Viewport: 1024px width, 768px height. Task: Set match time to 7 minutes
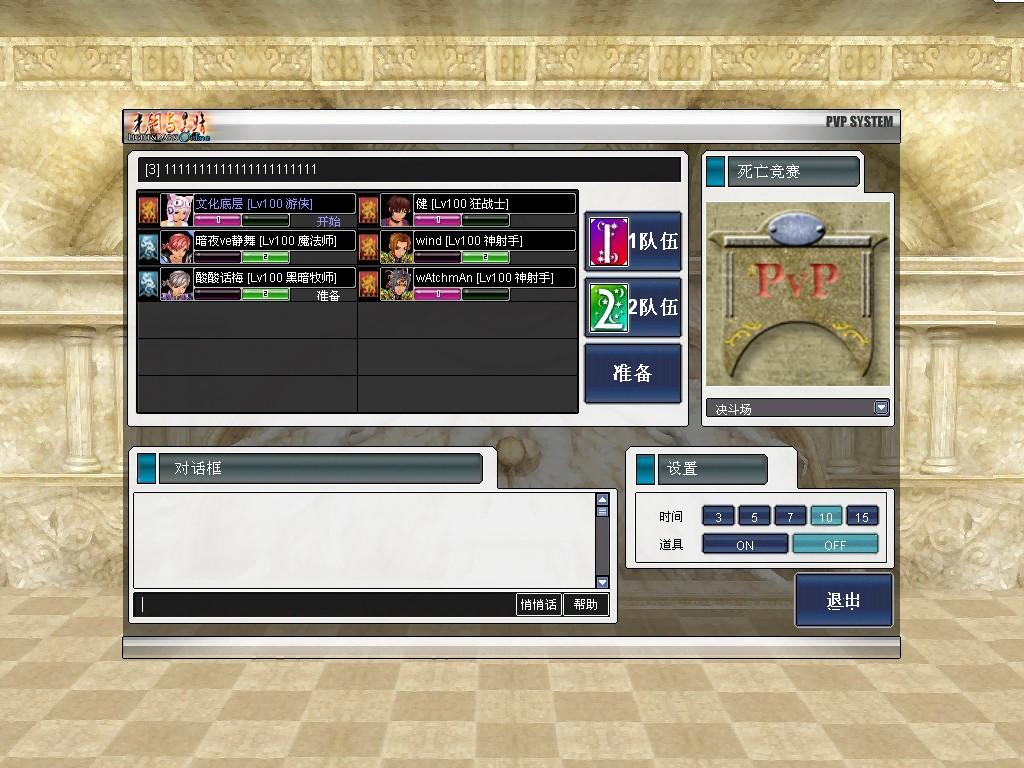[790, 516]
